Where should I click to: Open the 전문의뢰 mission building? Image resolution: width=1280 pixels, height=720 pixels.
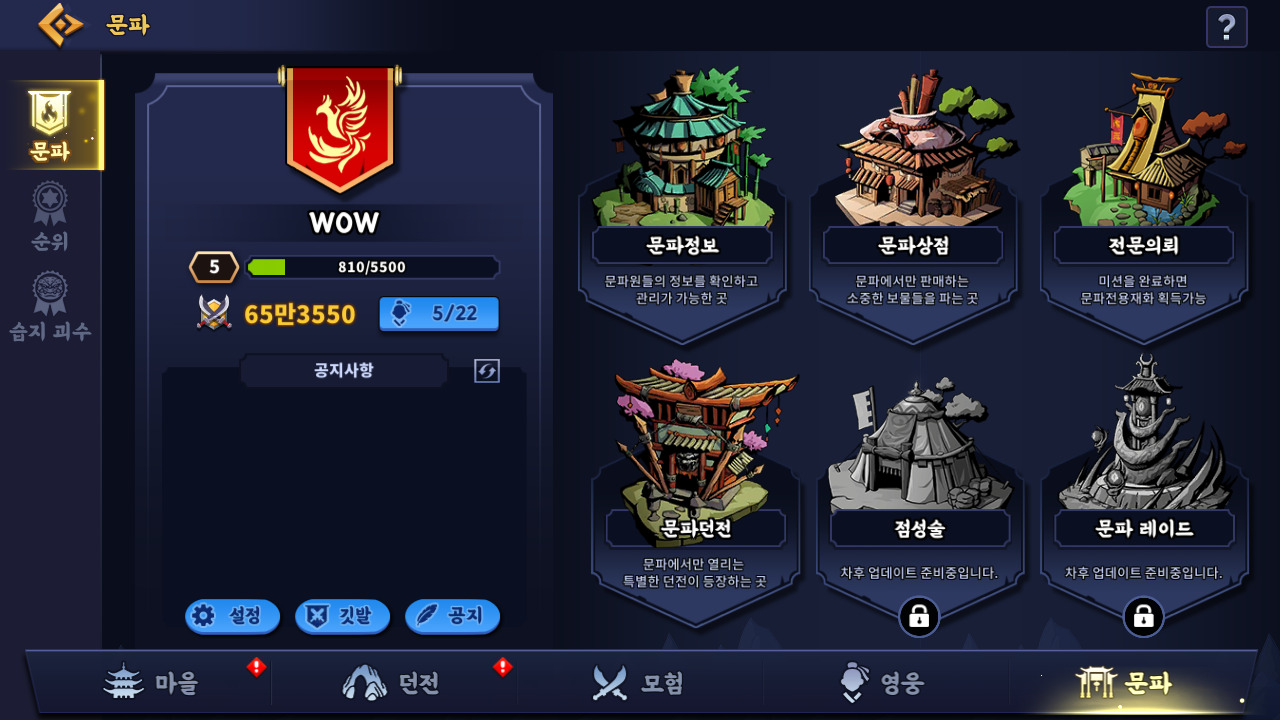[1144, 190]
